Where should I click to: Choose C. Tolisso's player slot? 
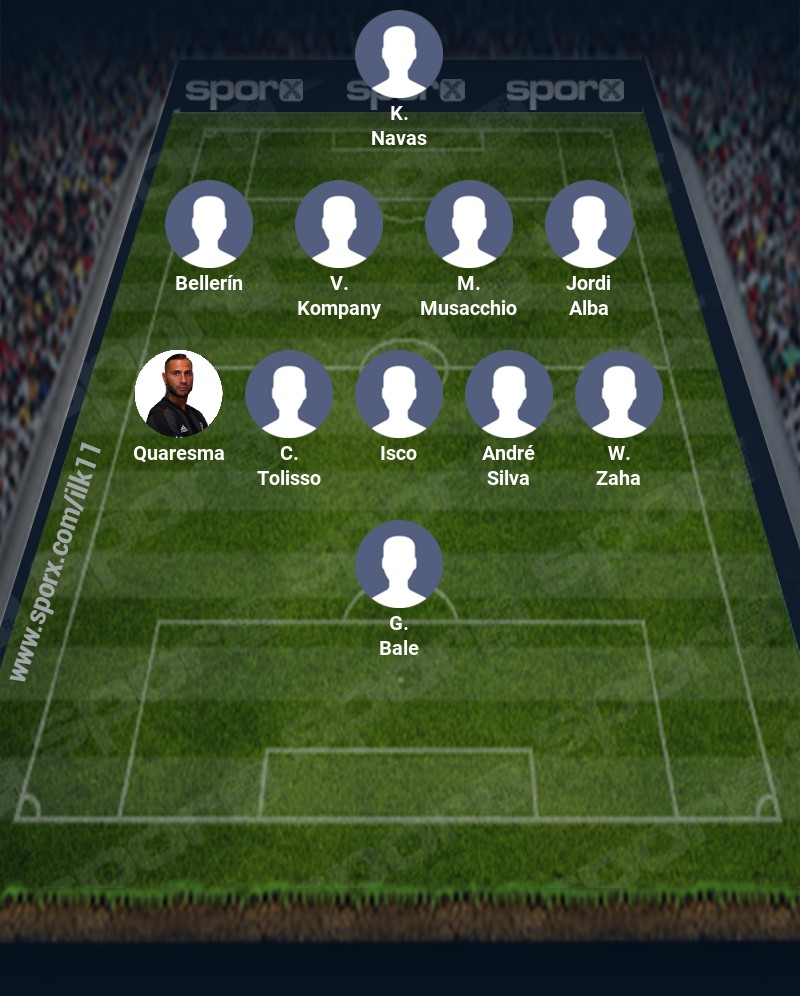(289, 394)
